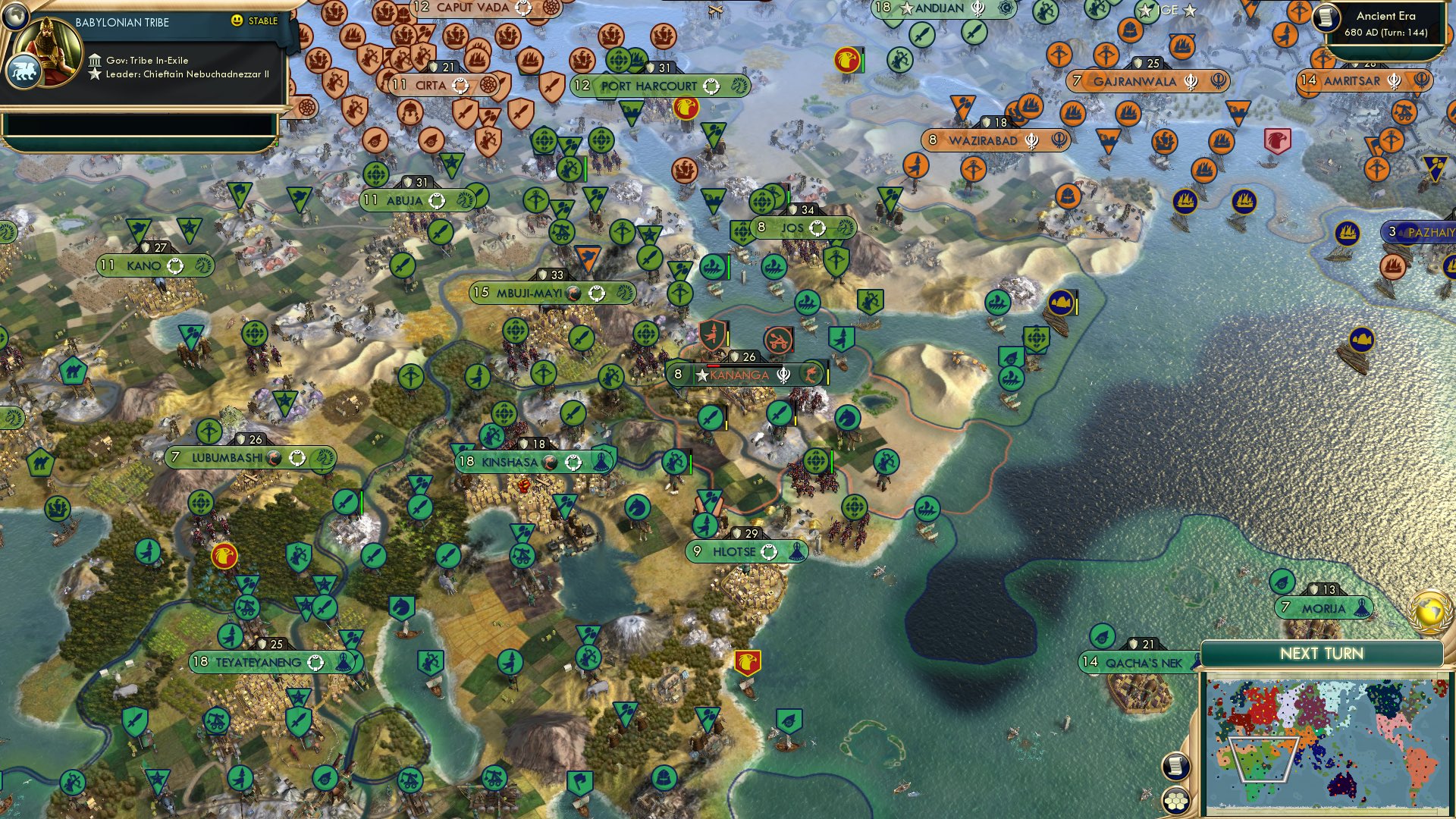Select the Port Harcourt city banner
The height and width of the screenshot is (819, 1456).
coord(648,86)
